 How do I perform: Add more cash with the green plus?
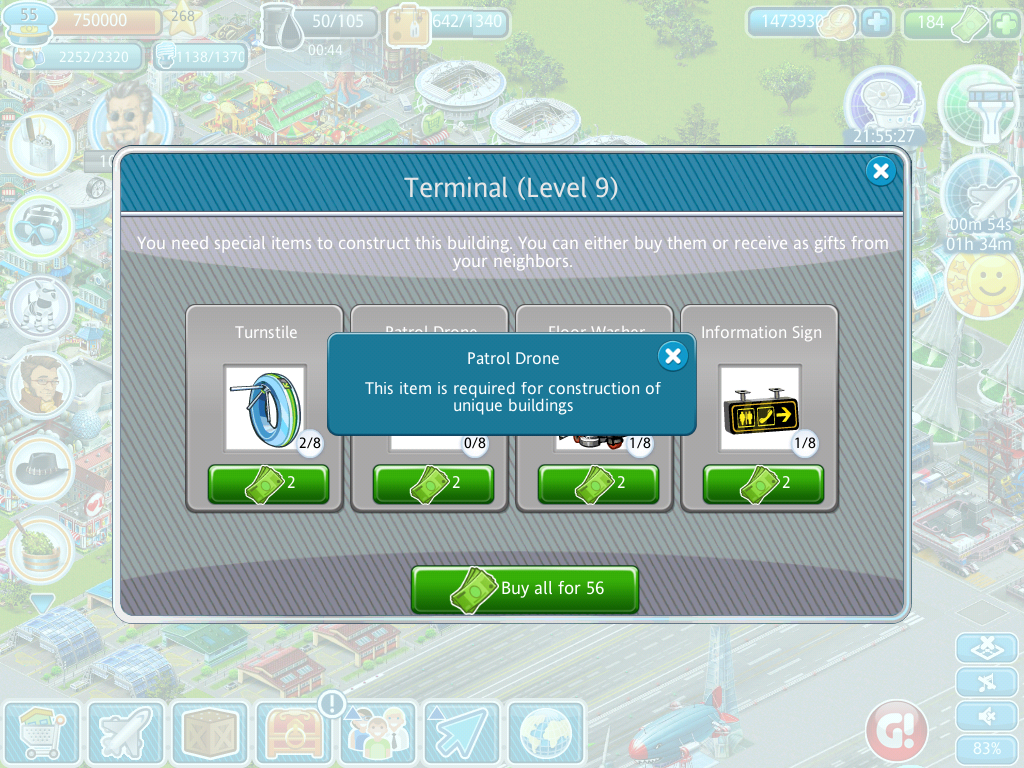(x=1004, y=23)
